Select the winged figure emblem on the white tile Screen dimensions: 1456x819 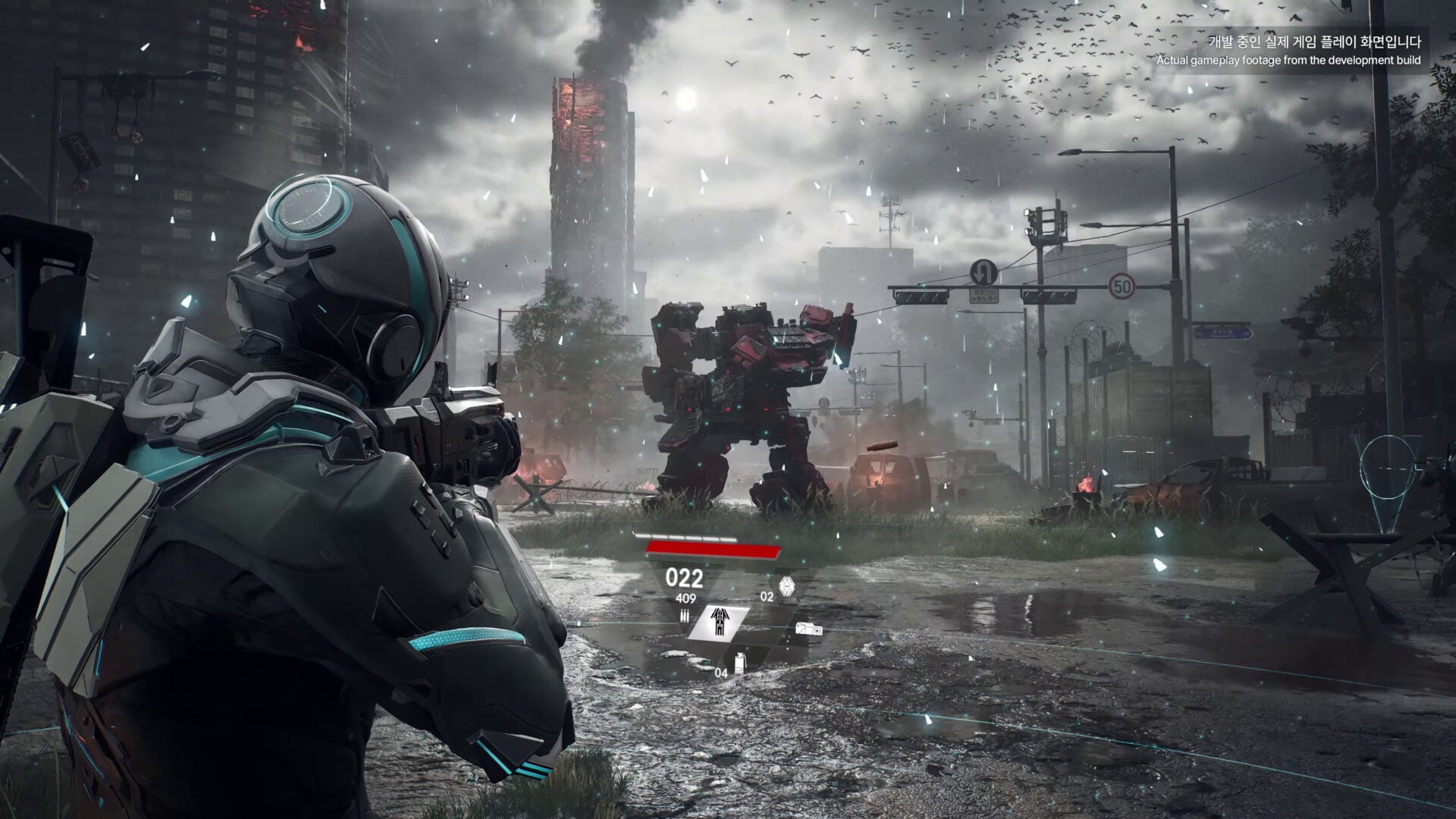pyautogui.click(x=719, y=620)
